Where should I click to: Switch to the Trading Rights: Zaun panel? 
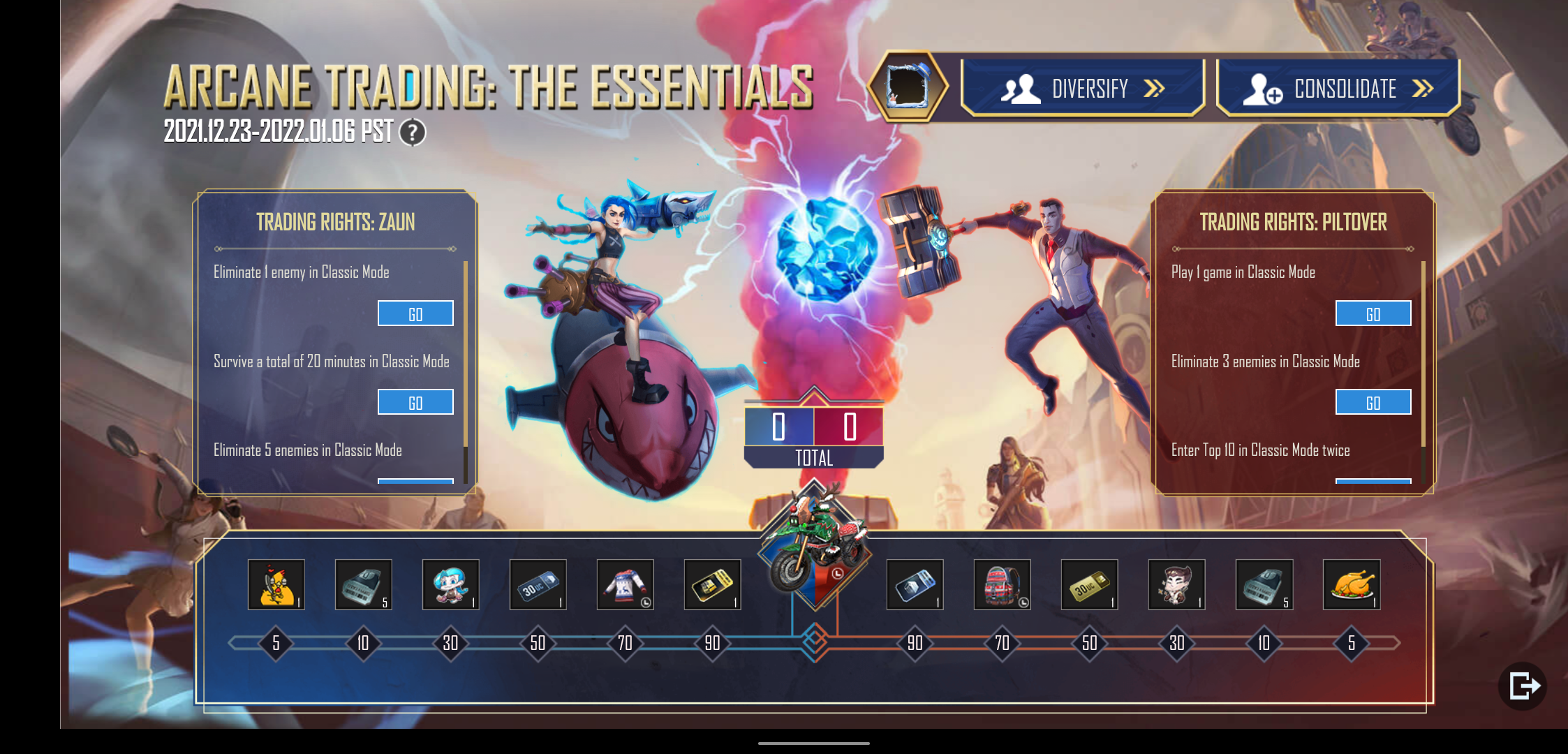[x=334, y=222]
